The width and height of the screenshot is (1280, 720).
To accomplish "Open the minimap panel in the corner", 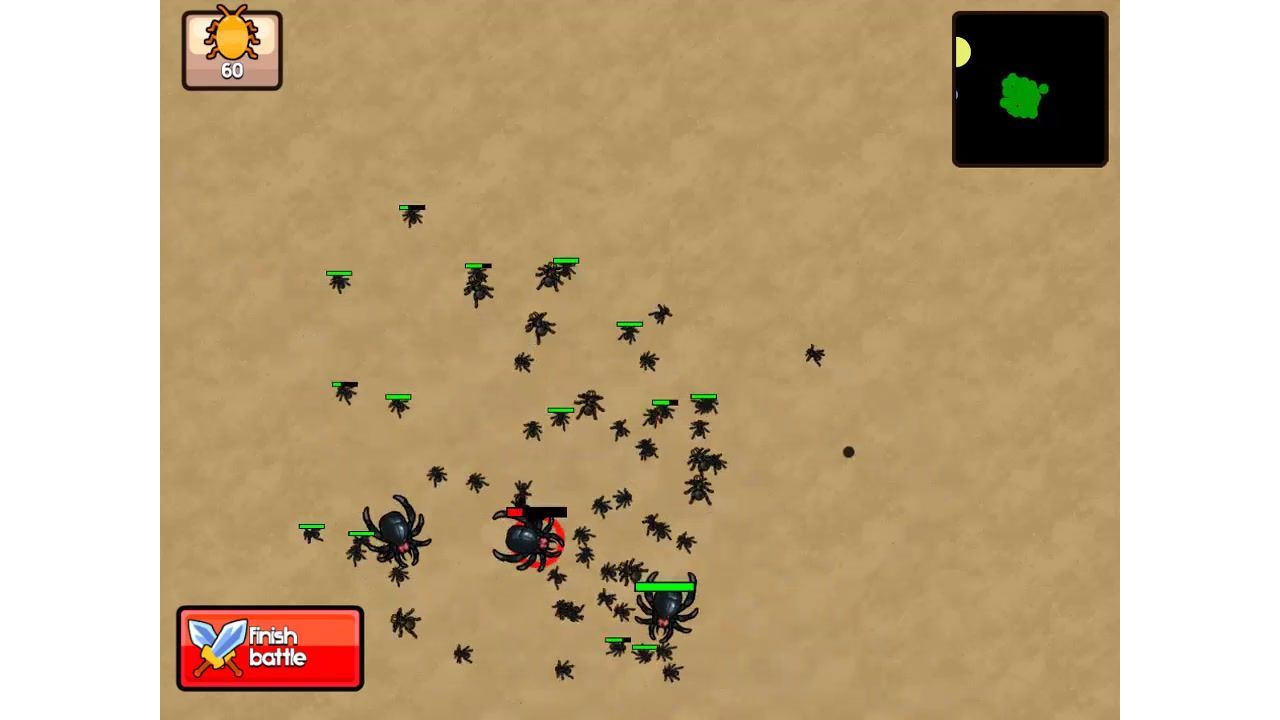I will pyautogui.click(x=1029, y=88).
